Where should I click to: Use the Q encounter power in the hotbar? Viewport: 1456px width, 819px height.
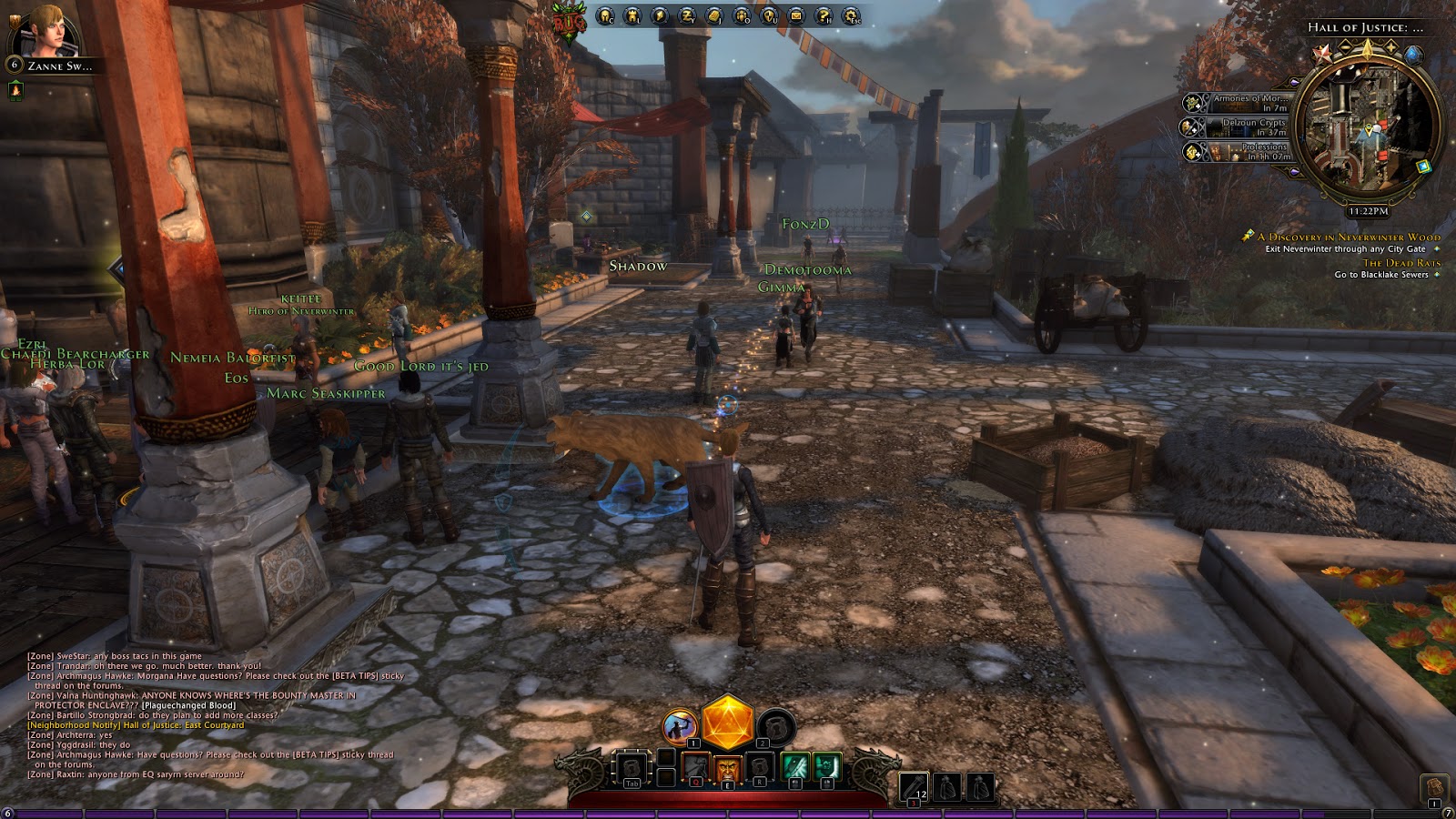(x=694, y=768)
